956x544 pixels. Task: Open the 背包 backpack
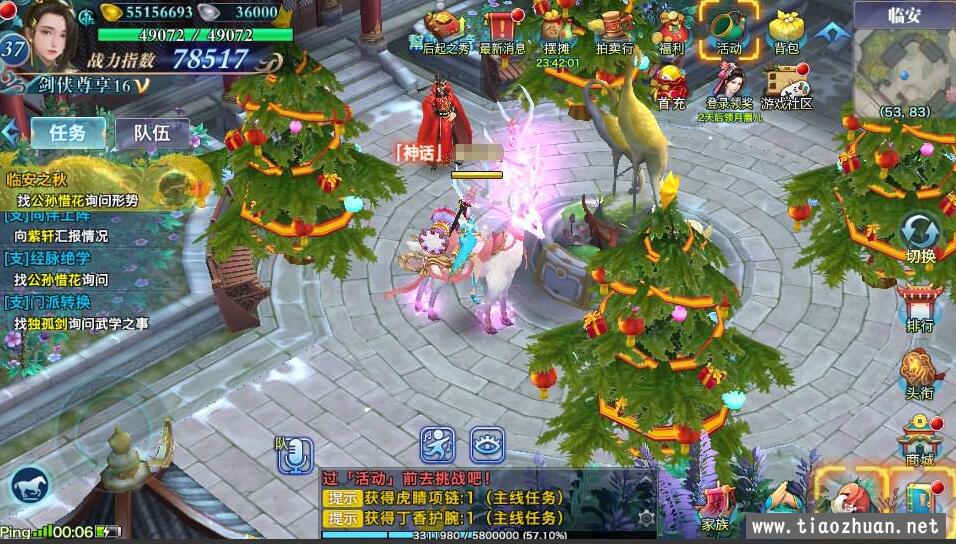click(x=786, y=30)
